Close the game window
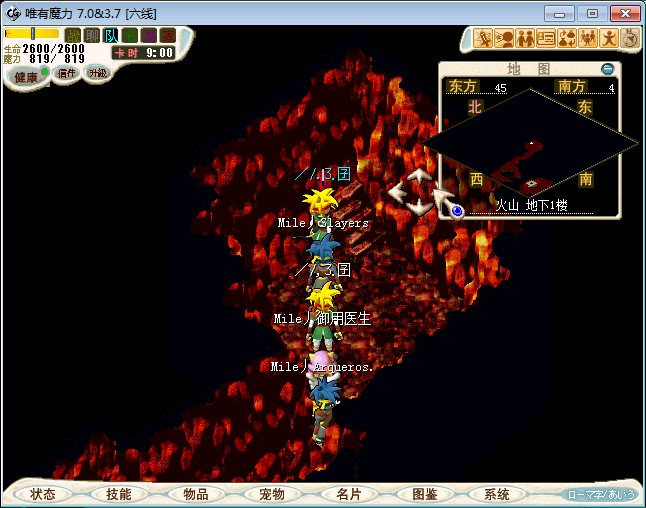 [624, 13]
